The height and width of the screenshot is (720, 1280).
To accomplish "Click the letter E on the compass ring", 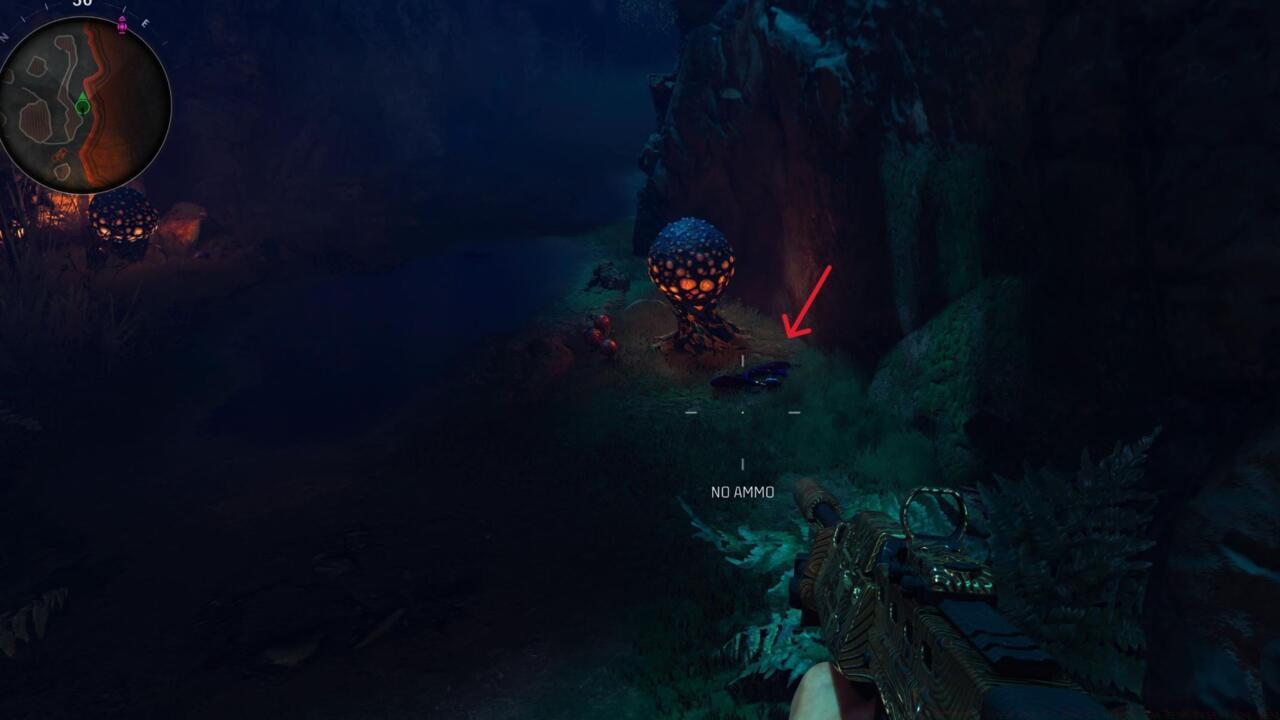I will 144,24.
